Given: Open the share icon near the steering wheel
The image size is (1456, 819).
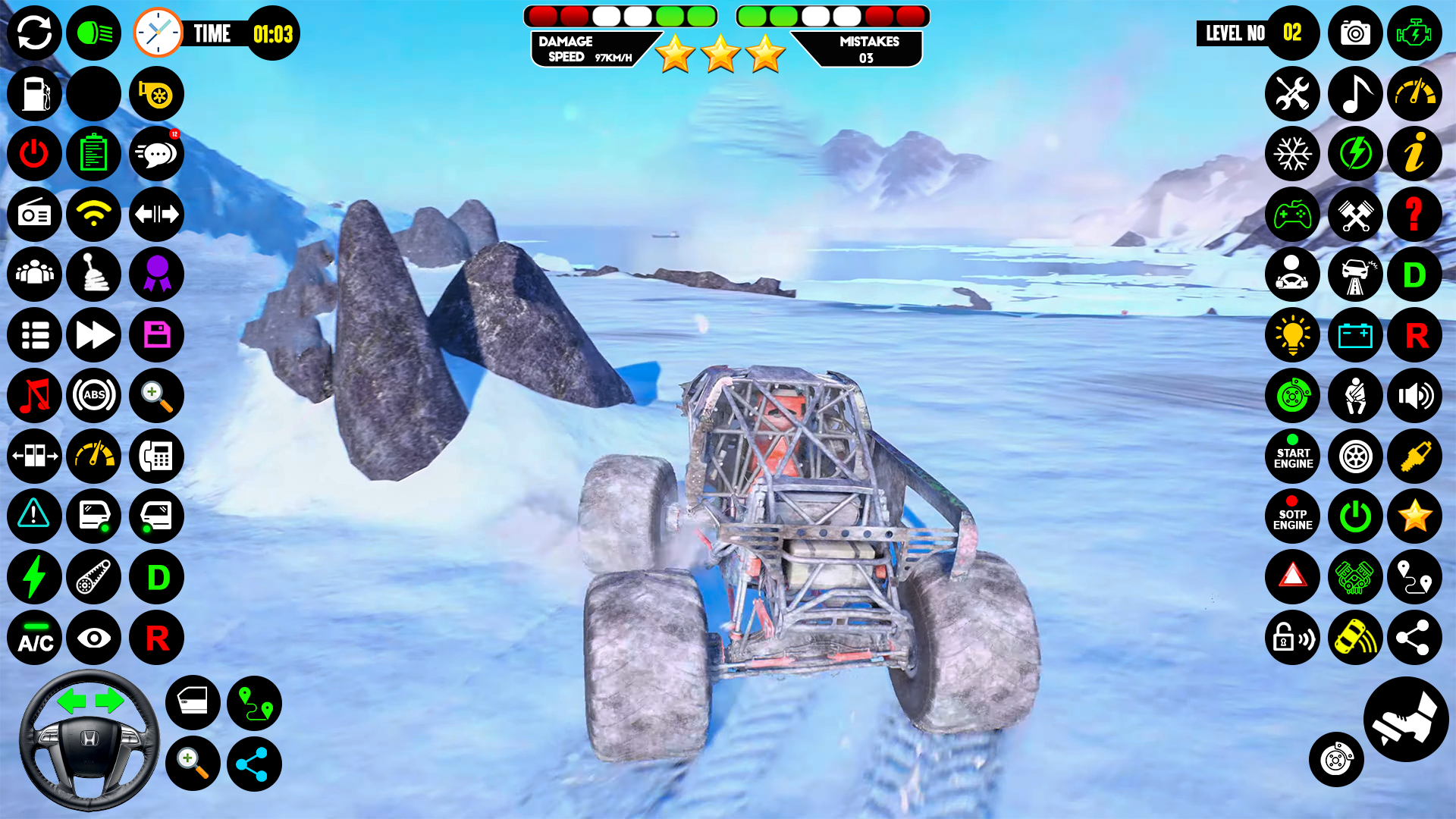Looking at the screenshot, I should click(253, 764).
